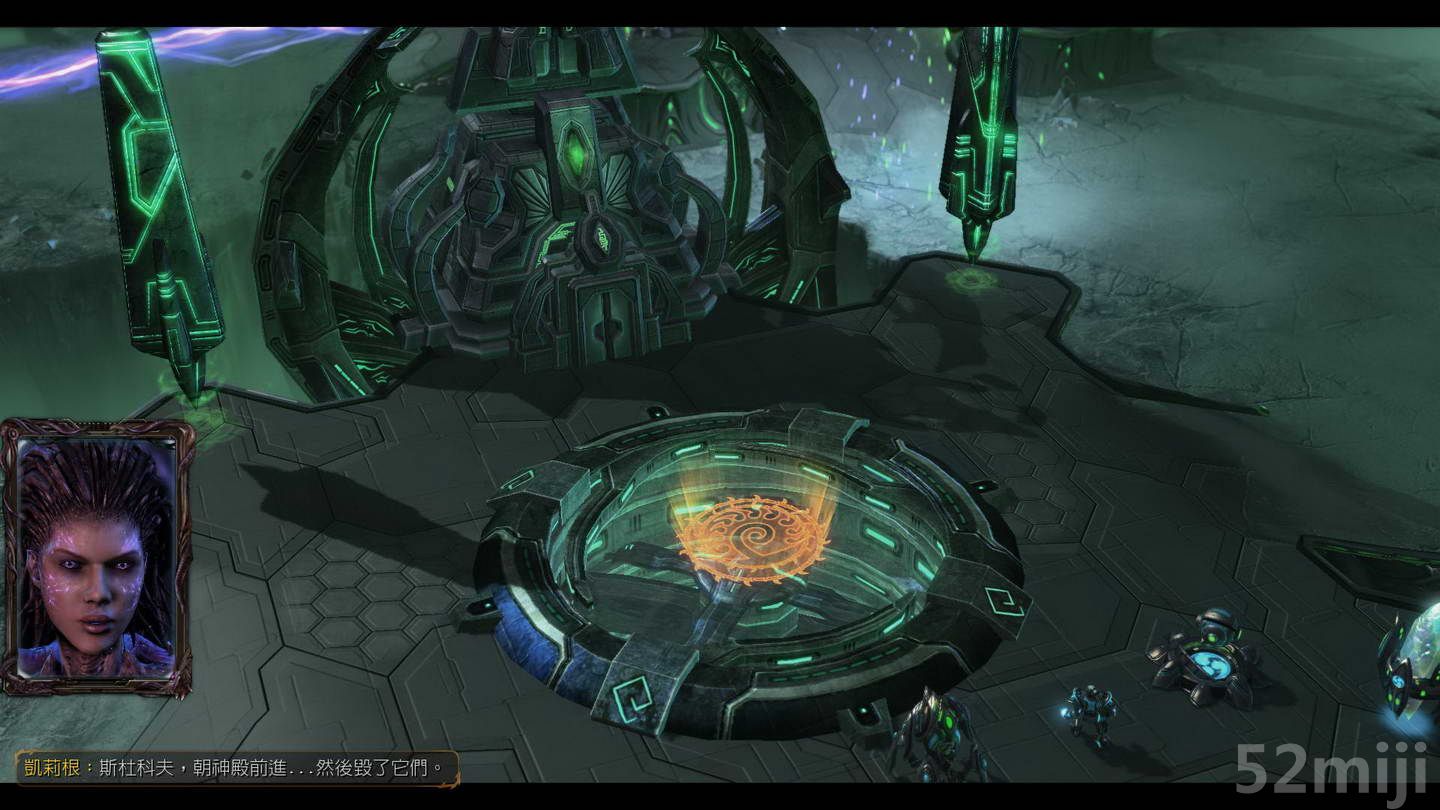Image resolution: width=1440 pixels, height=810 pixels.
Task: Click the green crystal atop the temple gate
Action: [578, 150]
